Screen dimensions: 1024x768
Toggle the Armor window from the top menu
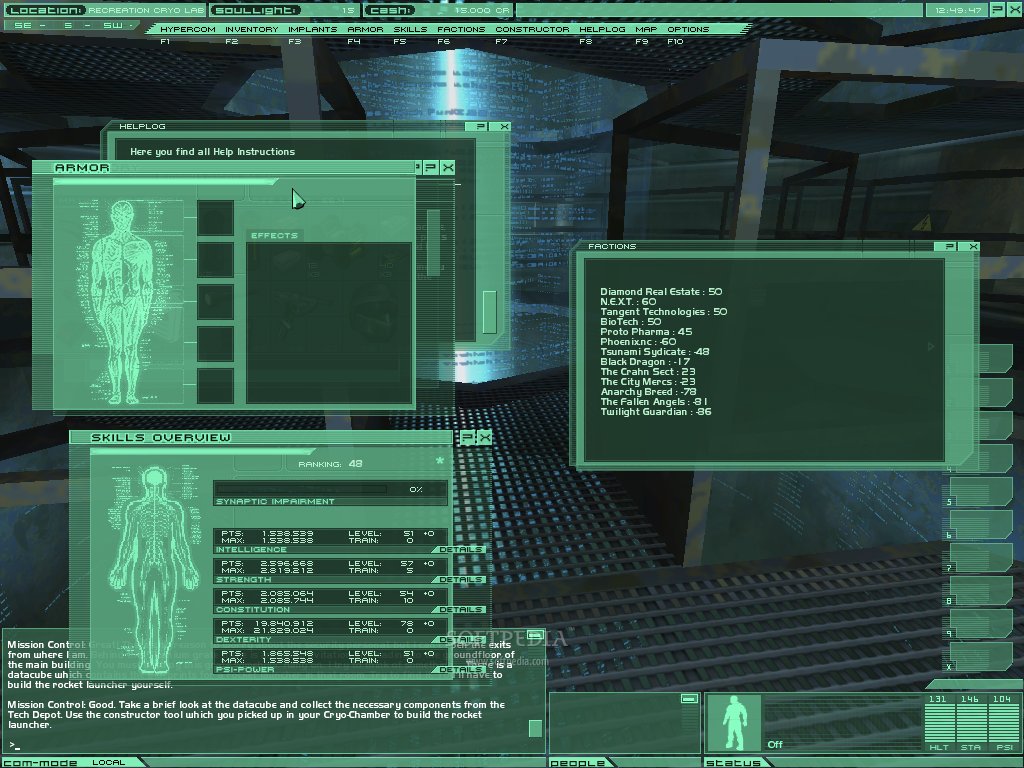pos(365,29)
